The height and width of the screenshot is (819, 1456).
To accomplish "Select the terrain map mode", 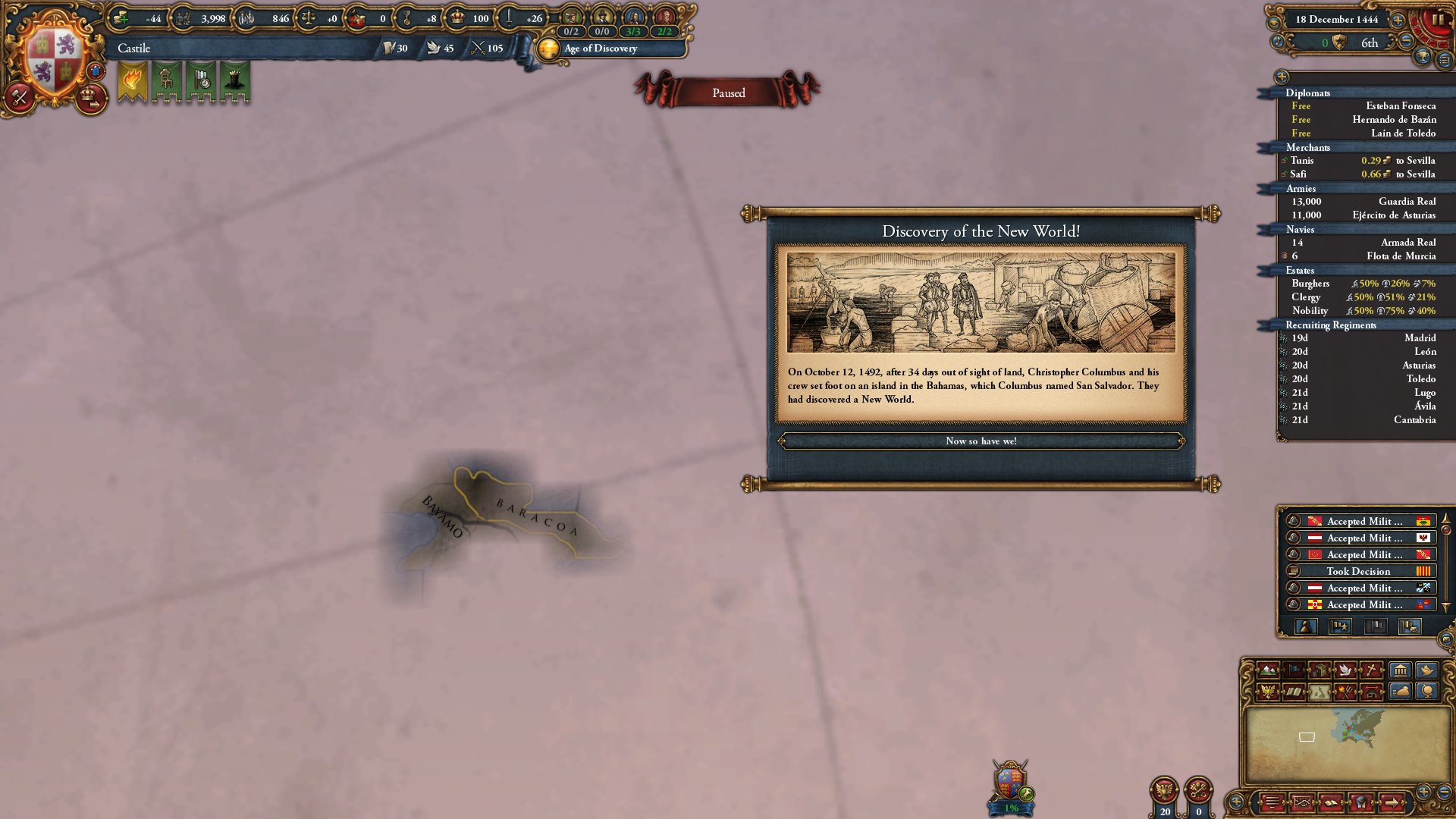I will (x=1268, y=669).
